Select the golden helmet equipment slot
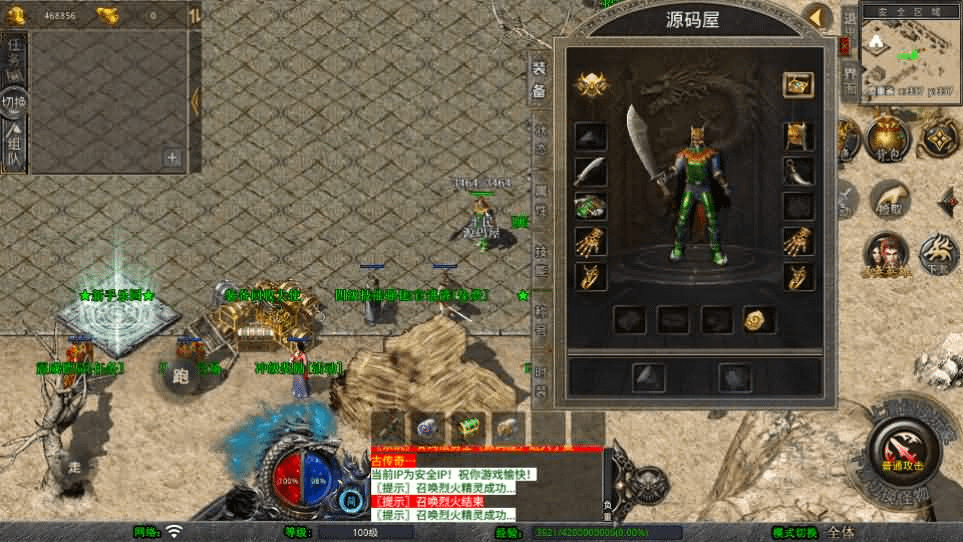 click(x=797, y=136)
